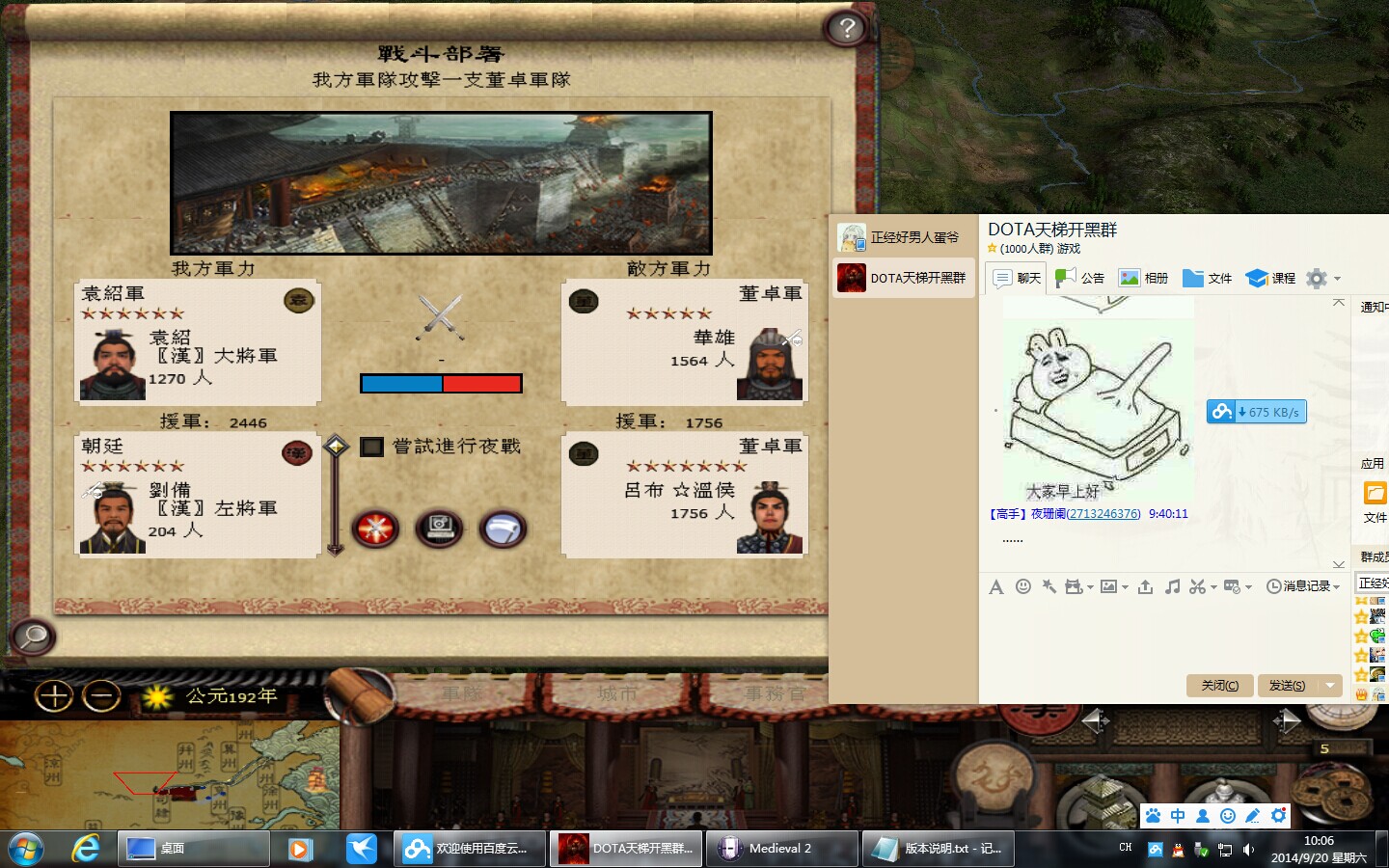Click the music note icon in chat toolbar
This screenshot has width=1389, height=868.
point(1172,586)
